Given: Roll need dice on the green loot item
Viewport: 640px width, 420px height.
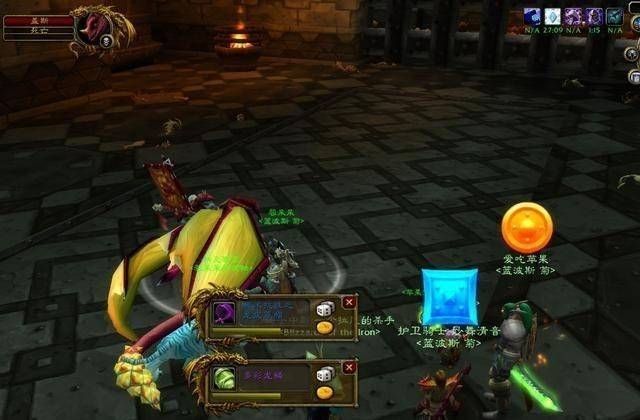Looking at the screenshot, I should [x=325, y=374].
